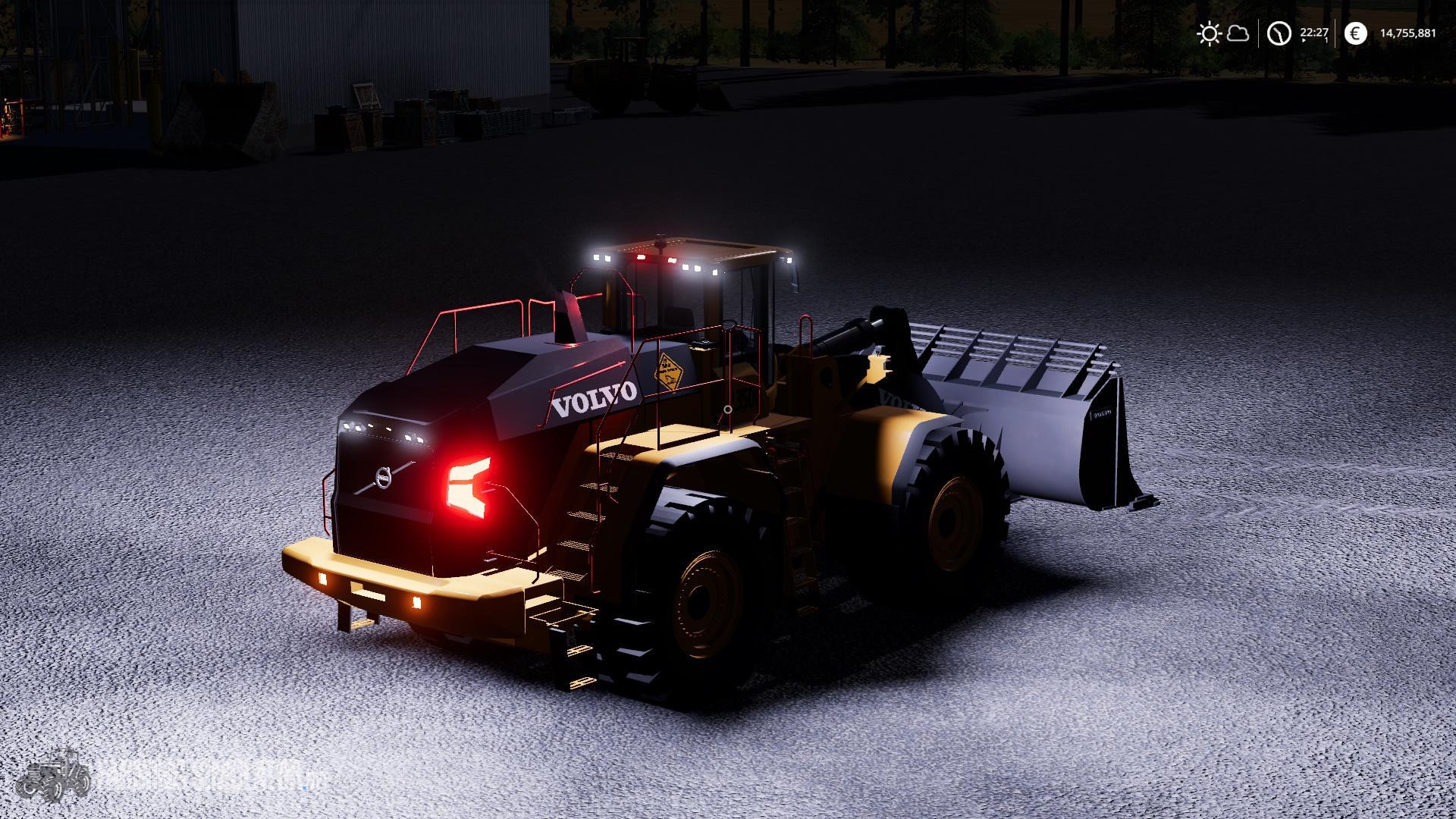Click the divider bar between clock and money
This screenshot has width=1456, height=819.
point(1335,33)
